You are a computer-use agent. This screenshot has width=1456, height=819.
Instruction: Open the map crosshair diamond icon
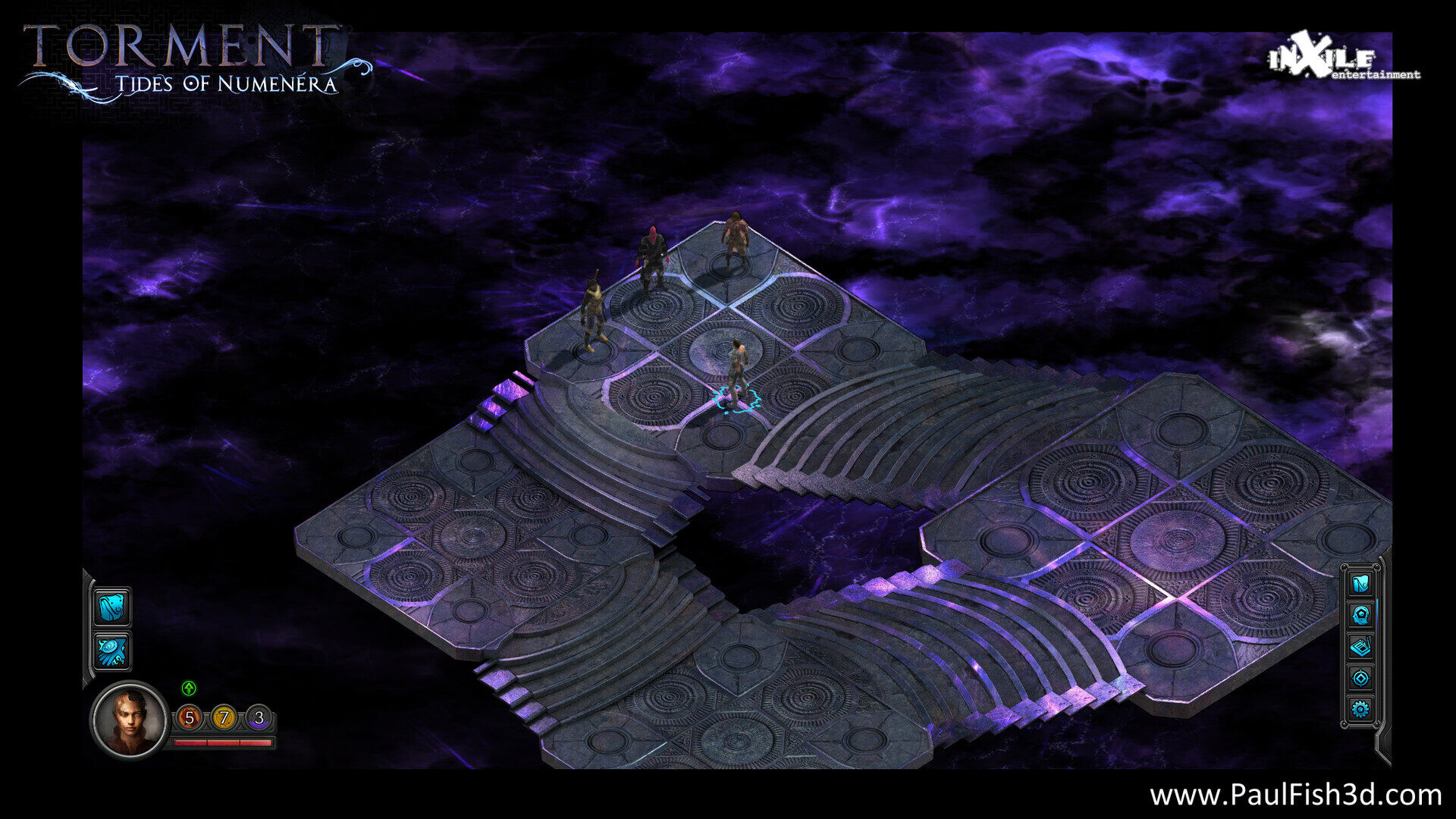(x=1360, y=678)
